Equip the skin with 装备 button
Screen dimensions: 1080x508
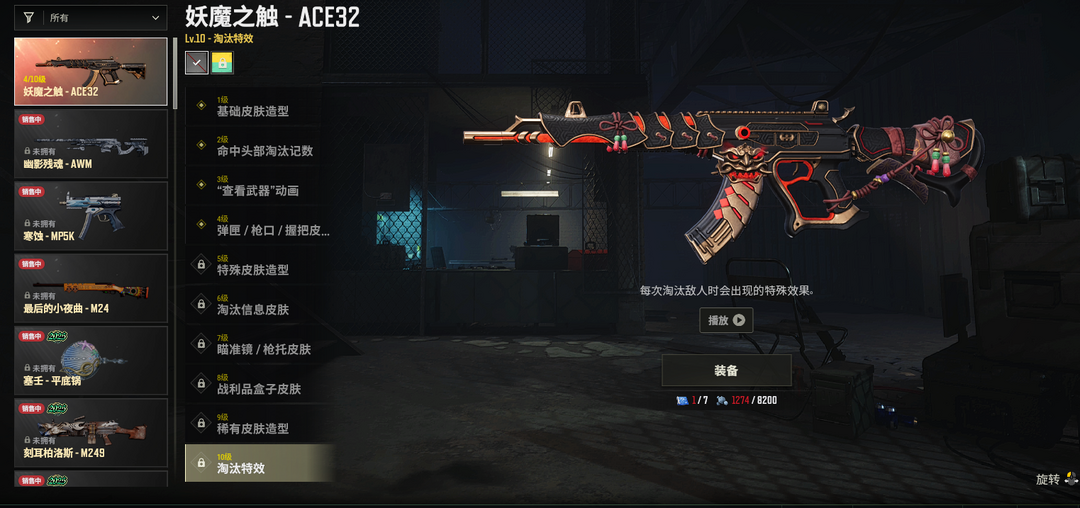point(726,370)
